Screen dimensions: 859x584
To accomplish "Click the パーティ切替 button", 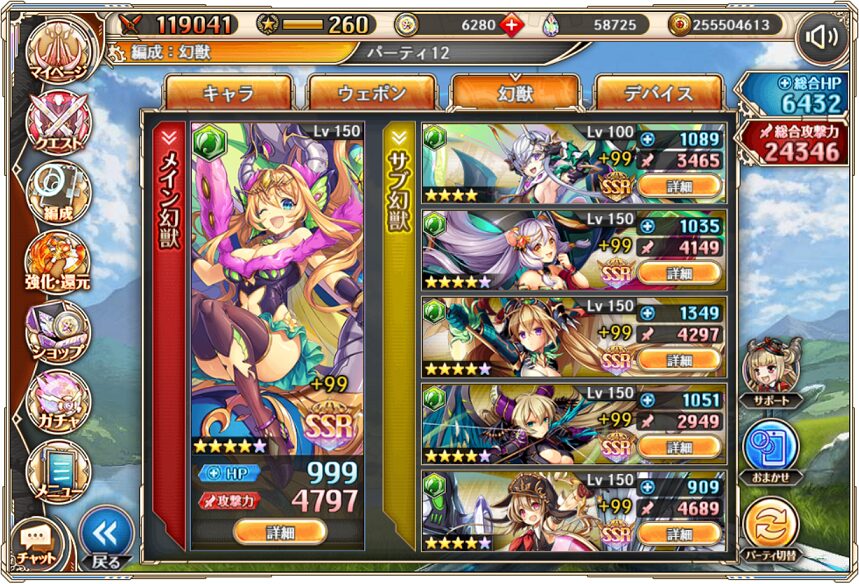I will tap(770, 527).
